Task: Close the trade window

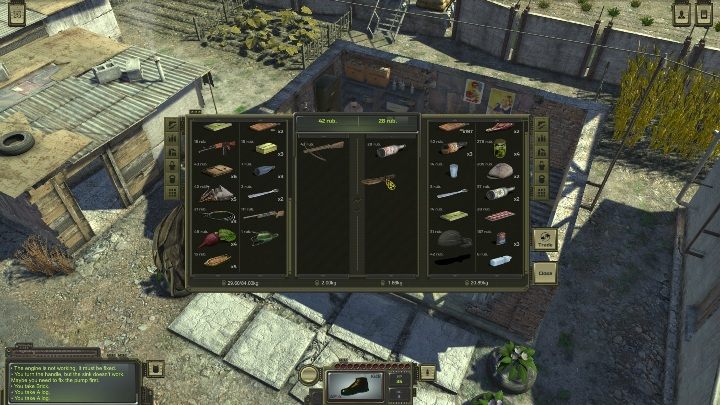Action: pyautogui.click(x=545, y=271)
